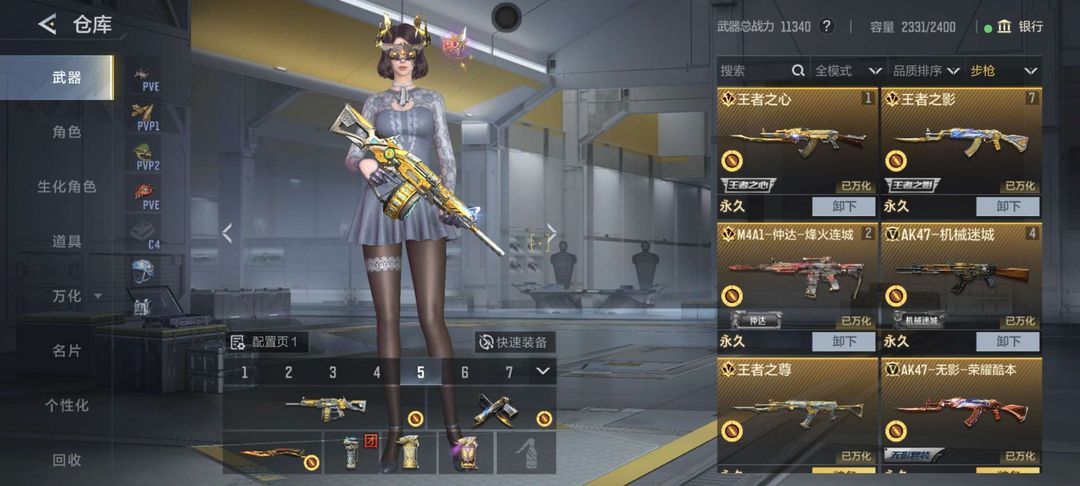Select the 道具 tab
The height and width of the screenshot is (486, 1080).
(x=66, y=241)
